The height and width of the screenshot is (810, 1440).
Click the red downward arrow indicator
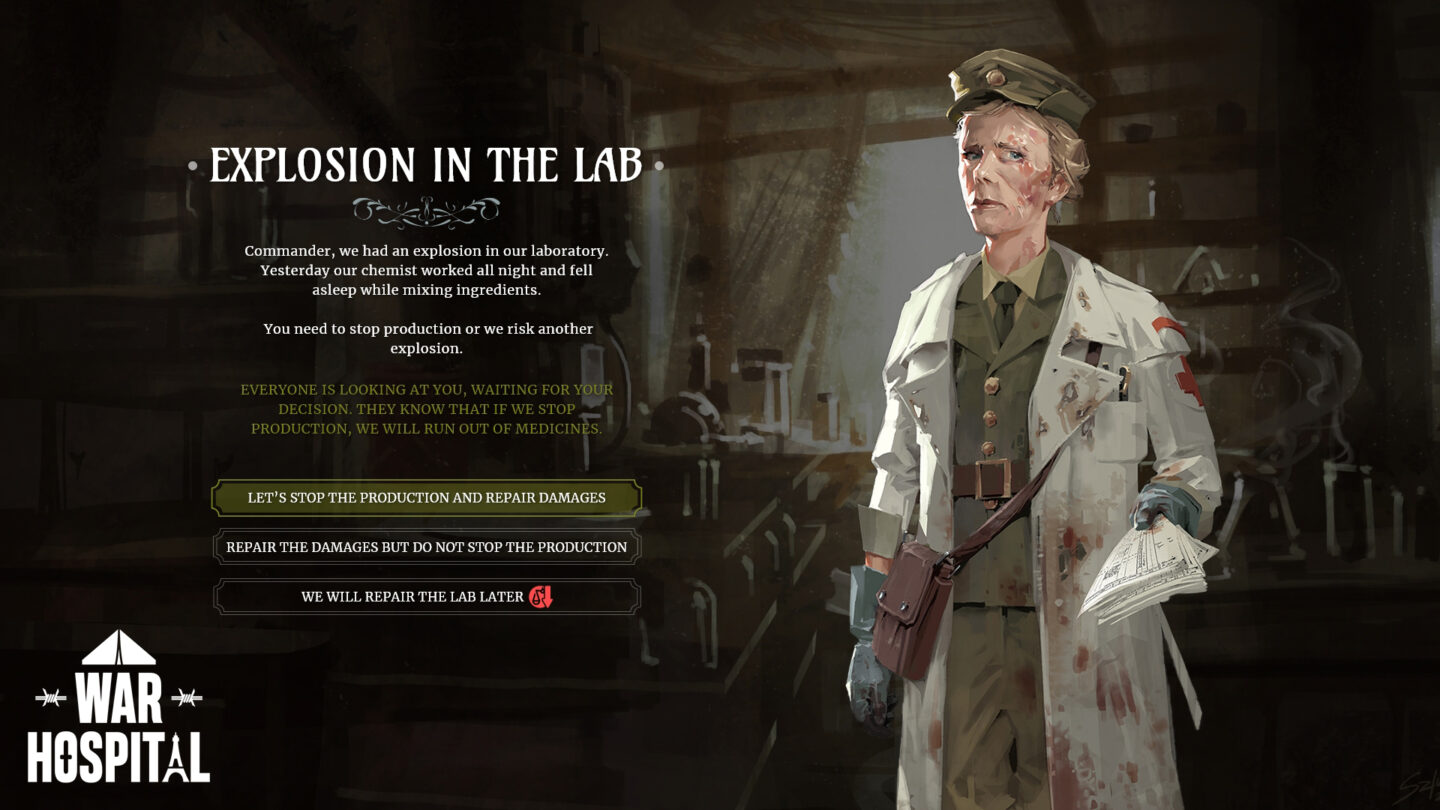[x=548, y=596]
